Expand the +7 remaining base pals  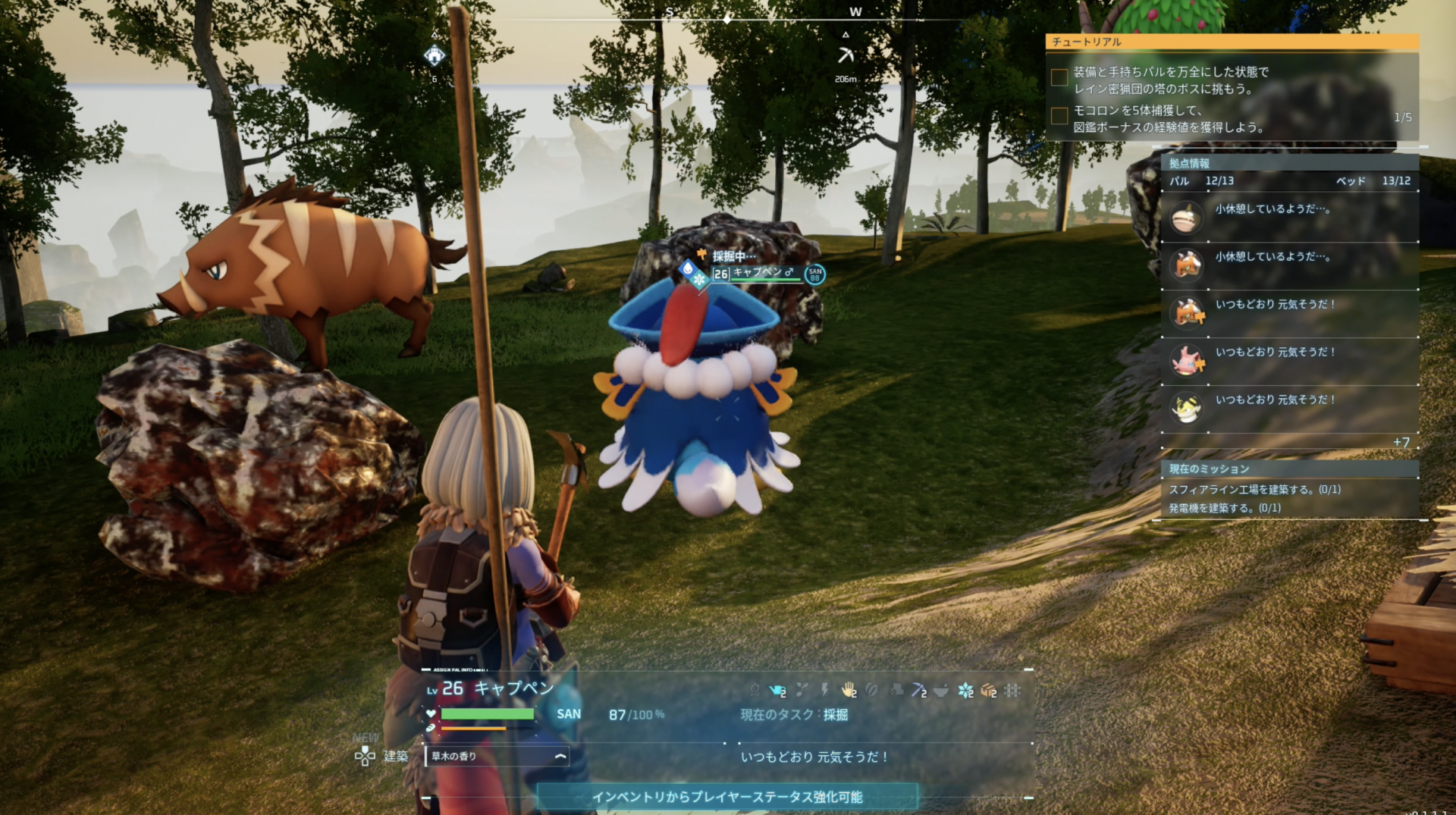1401,442
